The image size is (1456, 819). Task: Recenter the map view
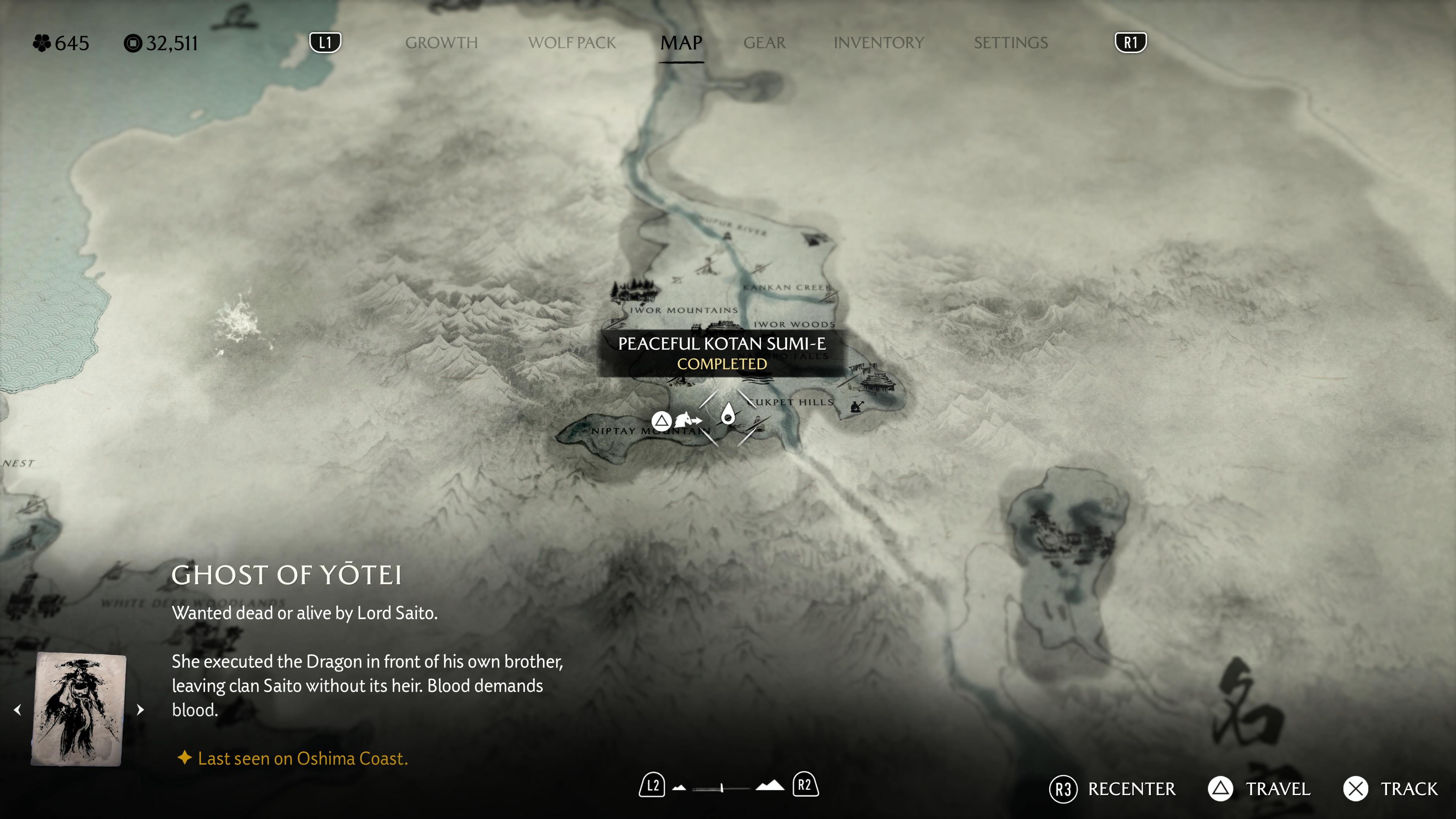[x=1112, y=789]
